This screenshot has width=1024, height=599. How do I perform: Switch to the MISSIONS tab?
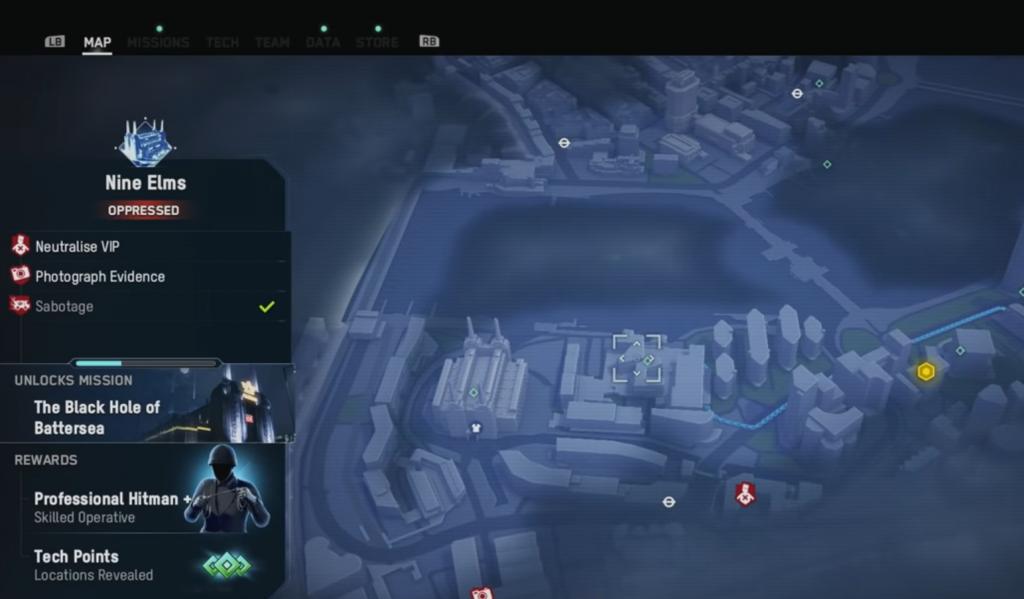point(158,42)
